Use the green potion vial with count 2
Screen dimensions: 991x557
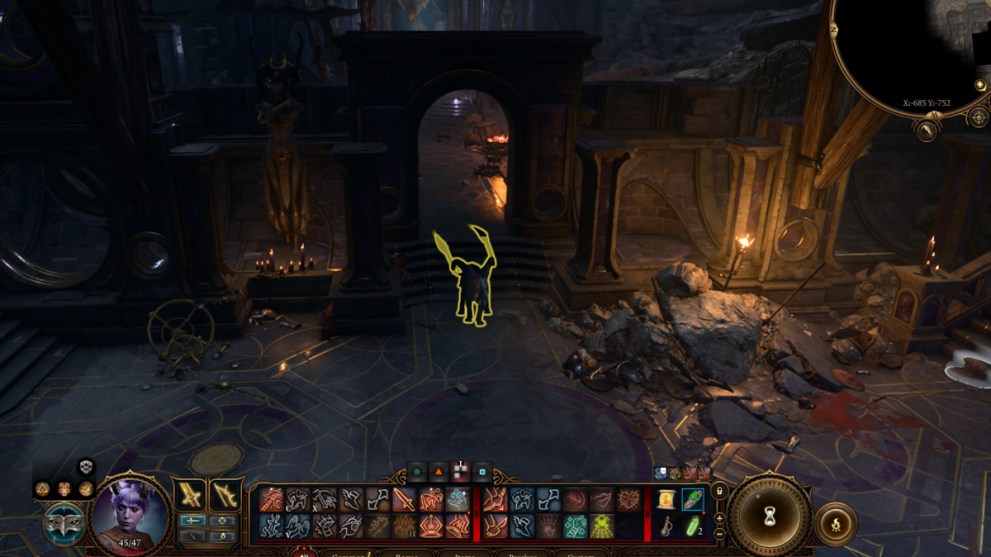click(x=692, y=525)
